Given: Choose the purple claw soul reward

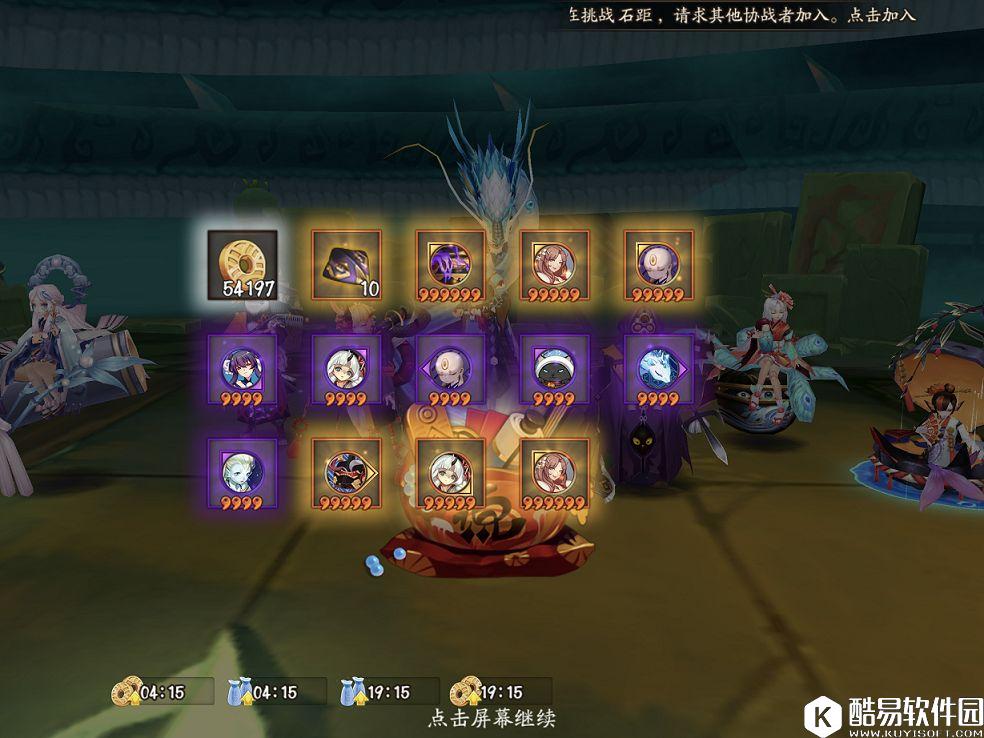Looking at the screenshot, I should pyautogui.click(x=450, y=263).
